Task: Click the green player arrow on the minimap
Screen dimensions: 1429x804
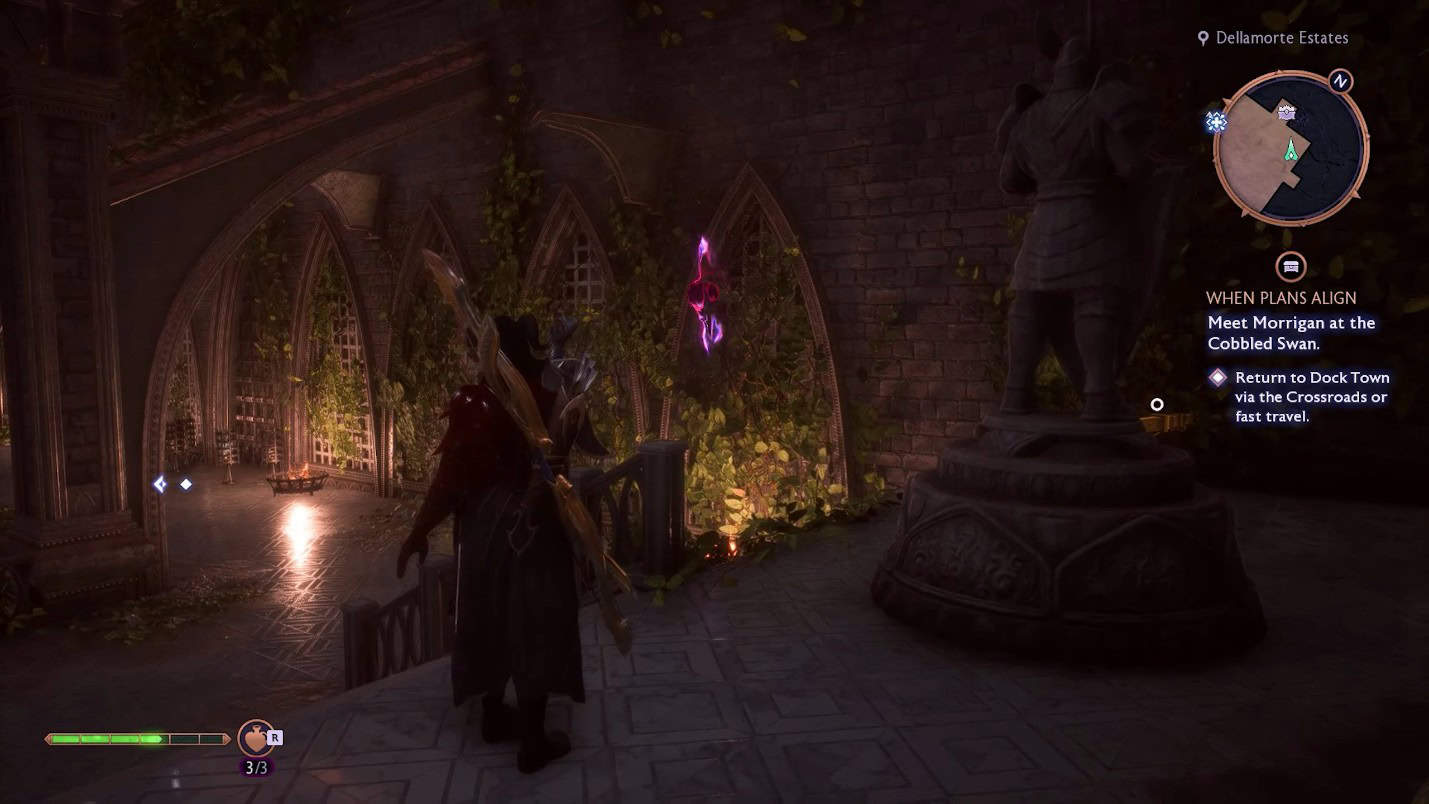Action: 1293,152
